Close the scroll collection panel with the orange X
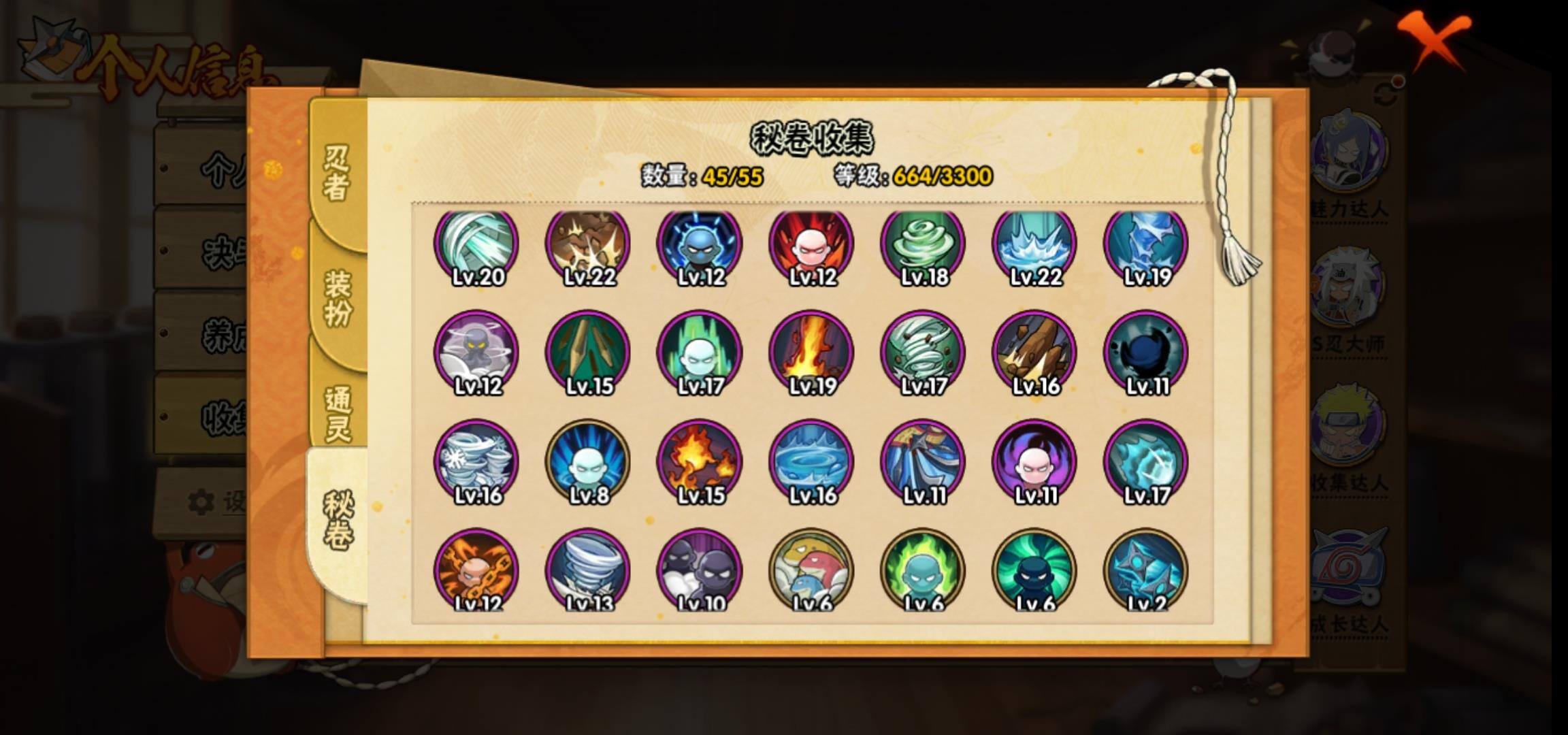The height and width of the screenshot is (735, 1568). (1433, 39)
